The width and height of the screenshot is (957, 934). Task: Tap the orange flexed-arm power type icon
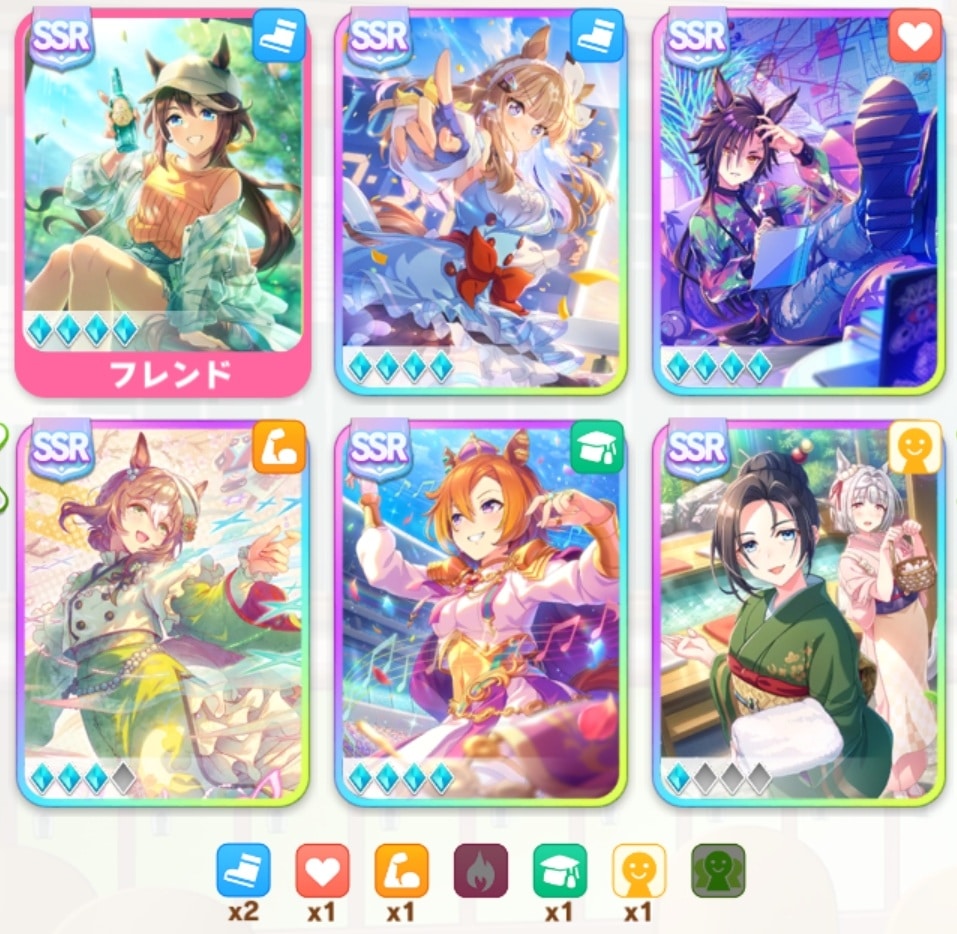pyautogui.click(x=401, y=871)
